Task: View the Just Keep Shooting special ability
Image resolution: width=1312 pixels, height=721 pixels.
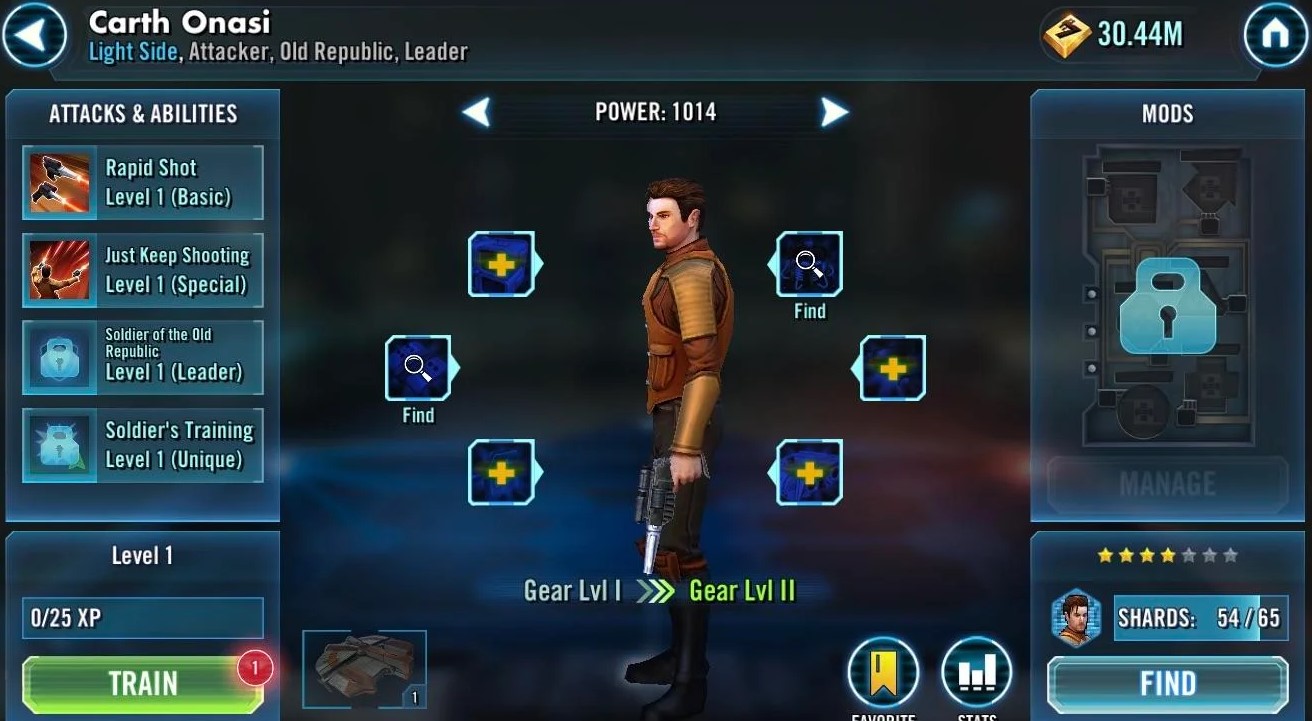Action: (140, 269)
